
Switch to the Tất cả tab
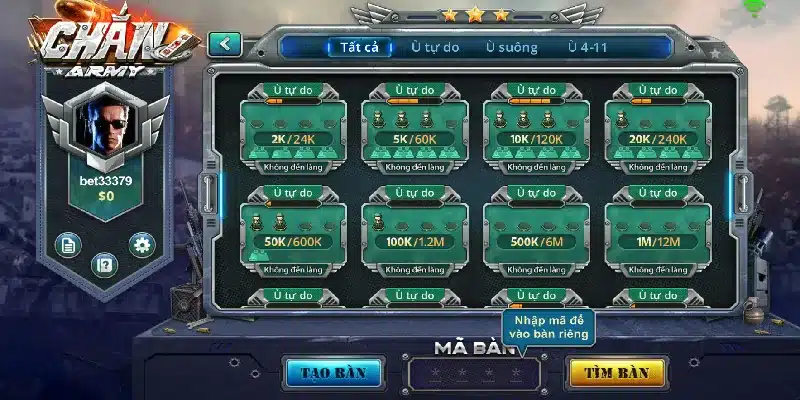(x=358, y=47)
